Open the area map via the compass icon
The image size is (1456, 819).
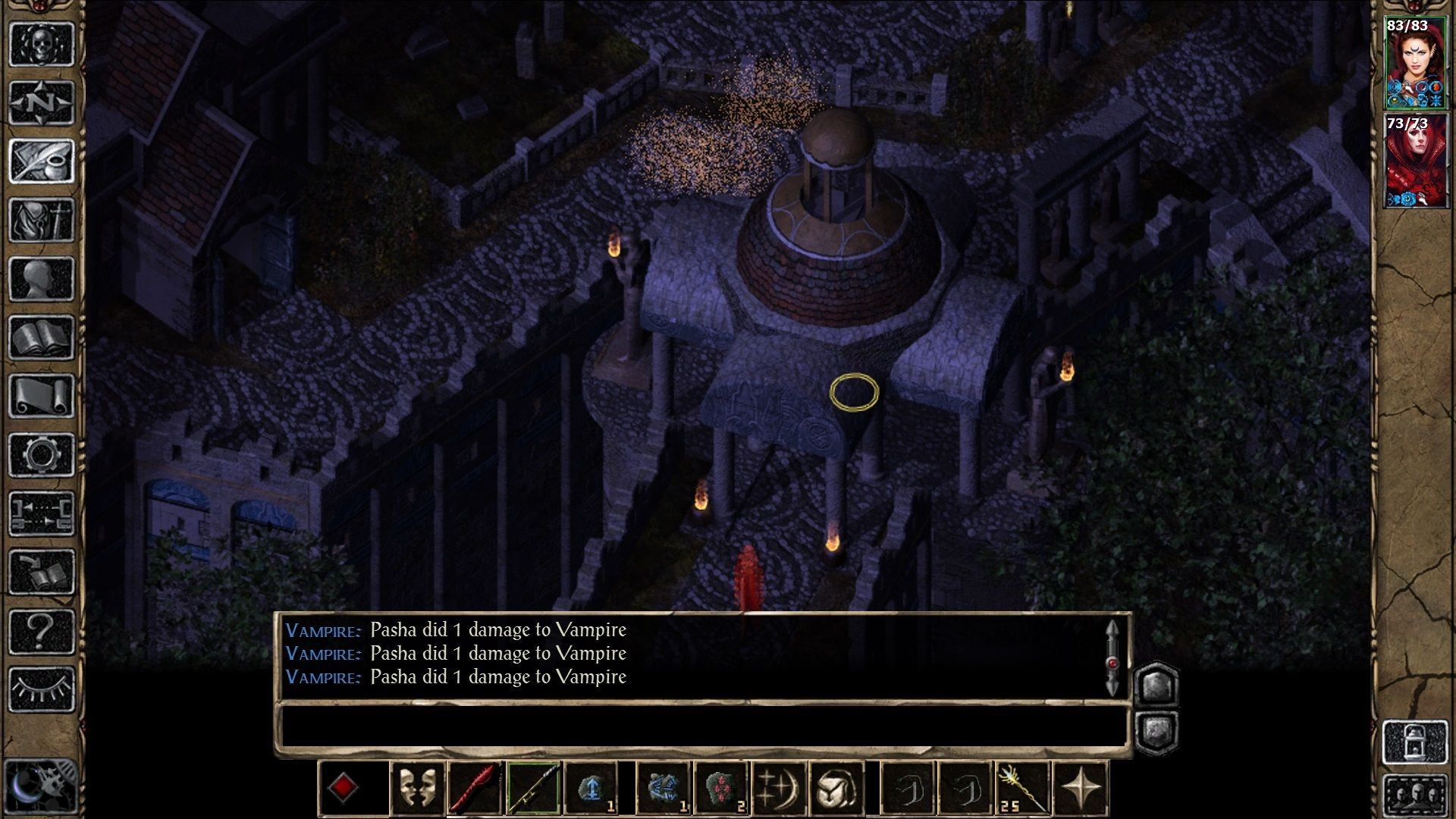pos(42,101)
